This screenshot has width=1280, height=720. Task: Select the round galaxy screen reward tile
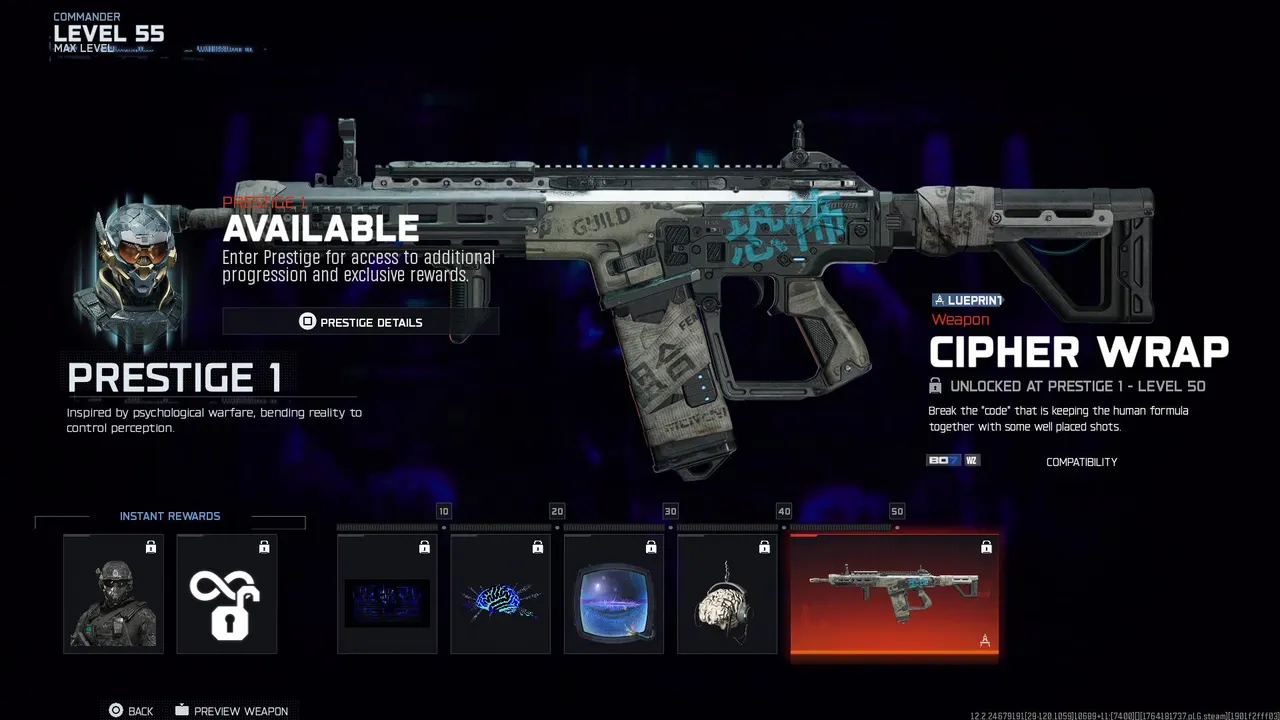pos(613,594)
